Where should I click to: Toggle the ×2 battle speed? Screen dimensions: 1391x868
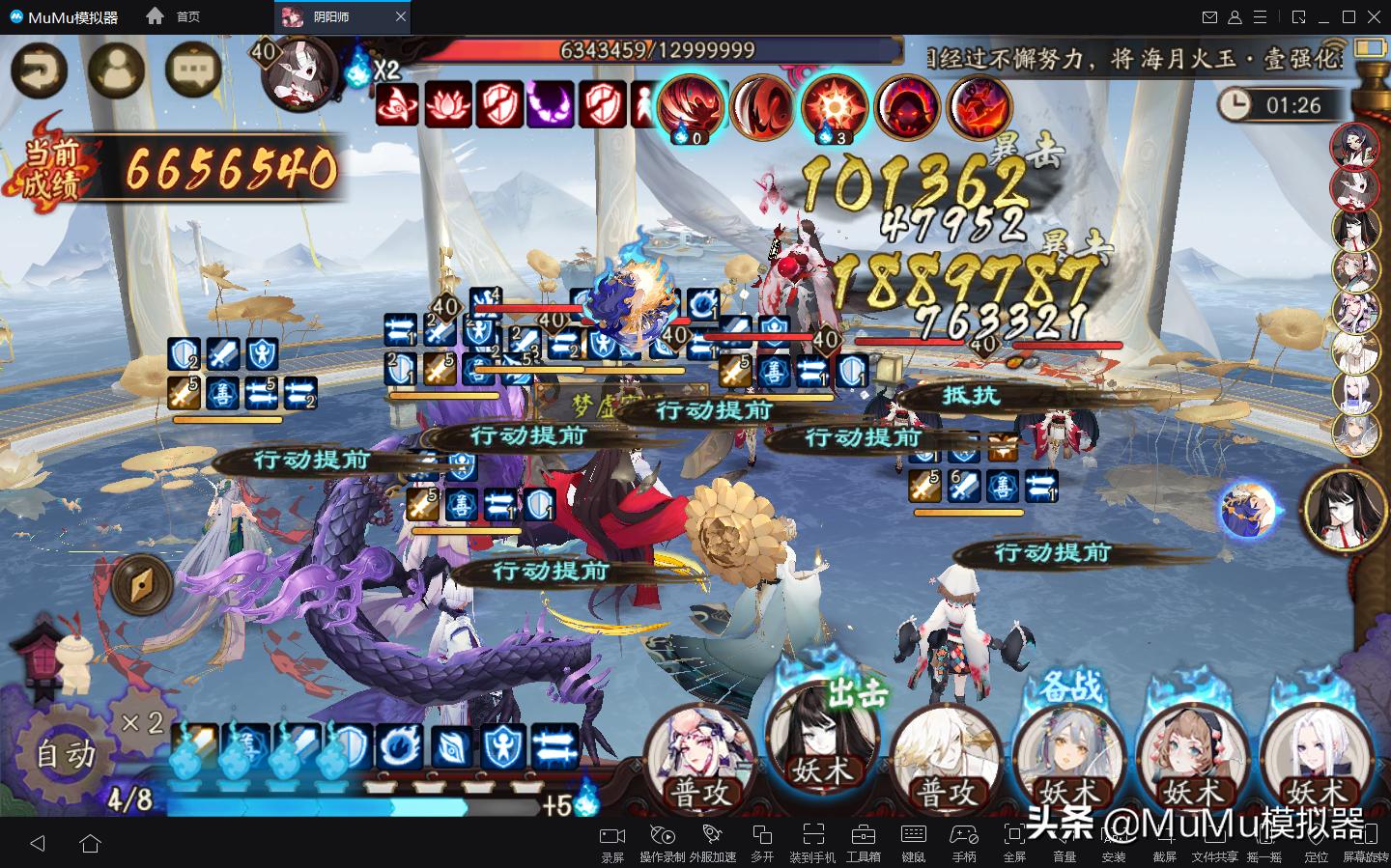pyautogui.click(x=141, y=722)
